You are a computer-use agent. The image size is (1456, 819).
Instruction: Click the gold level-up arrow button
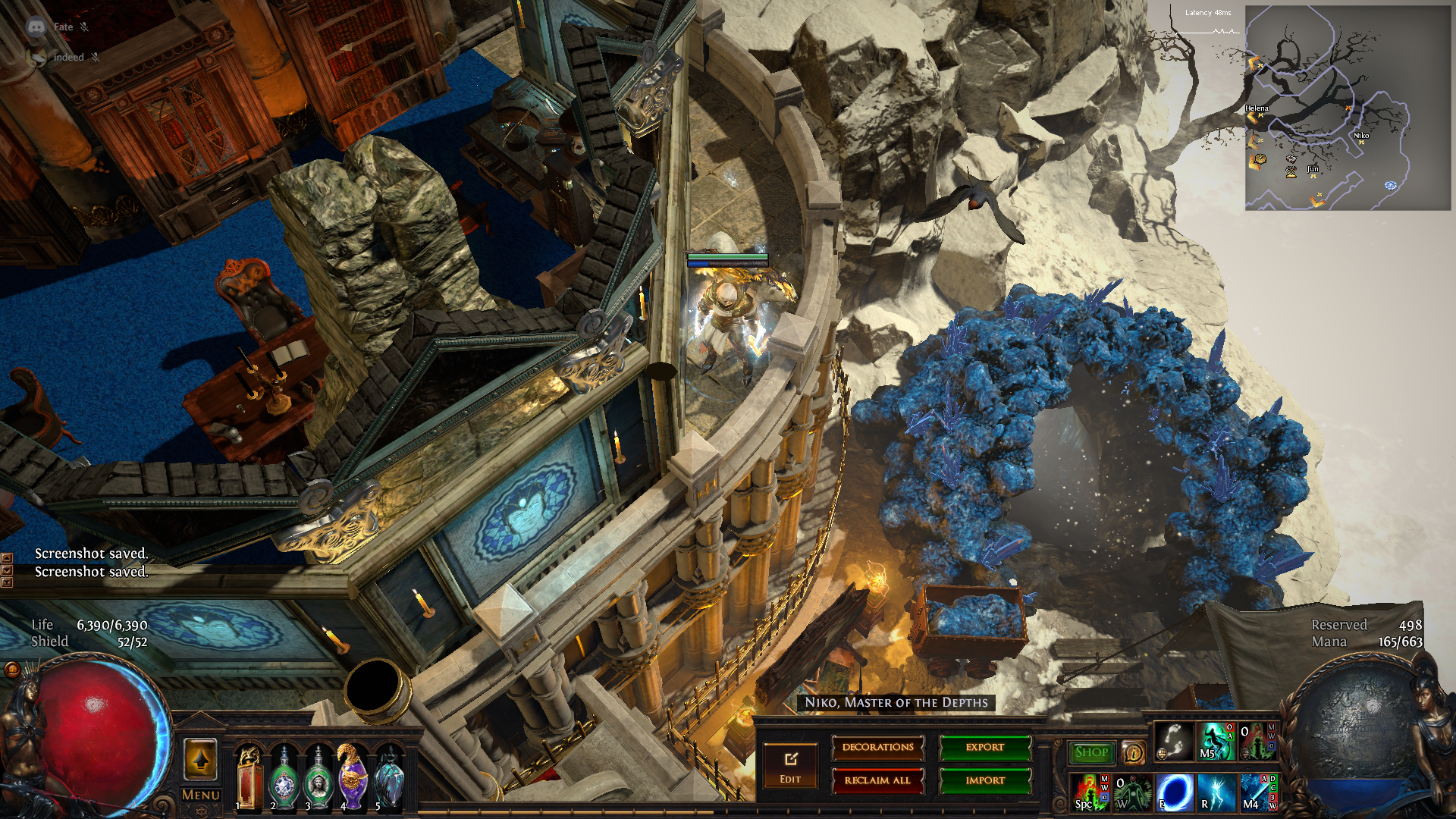click(201, 759)
